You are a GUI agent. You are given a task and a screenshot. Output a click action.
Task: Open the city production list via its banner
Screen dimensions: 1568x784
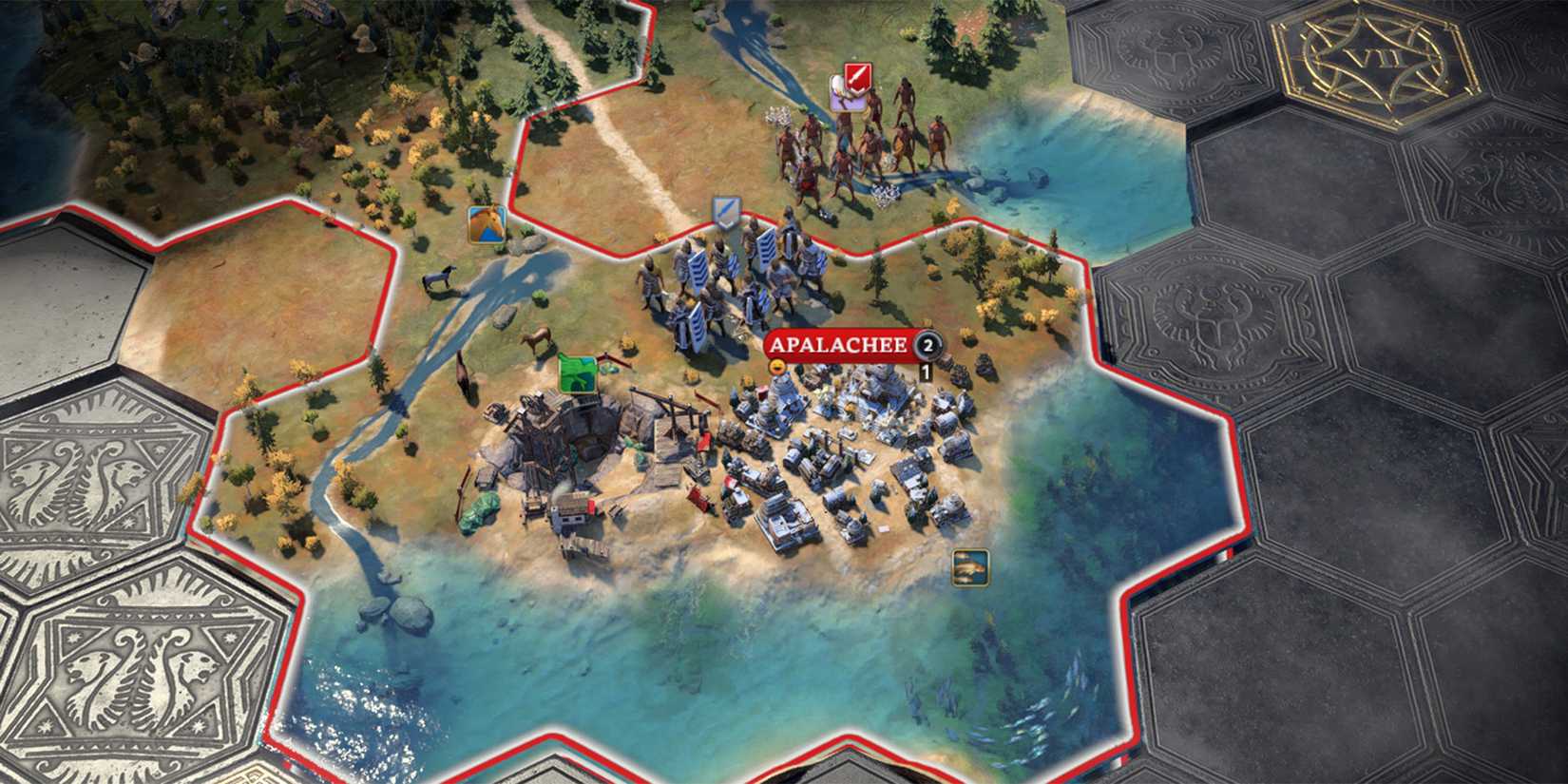tap(836, 347)
